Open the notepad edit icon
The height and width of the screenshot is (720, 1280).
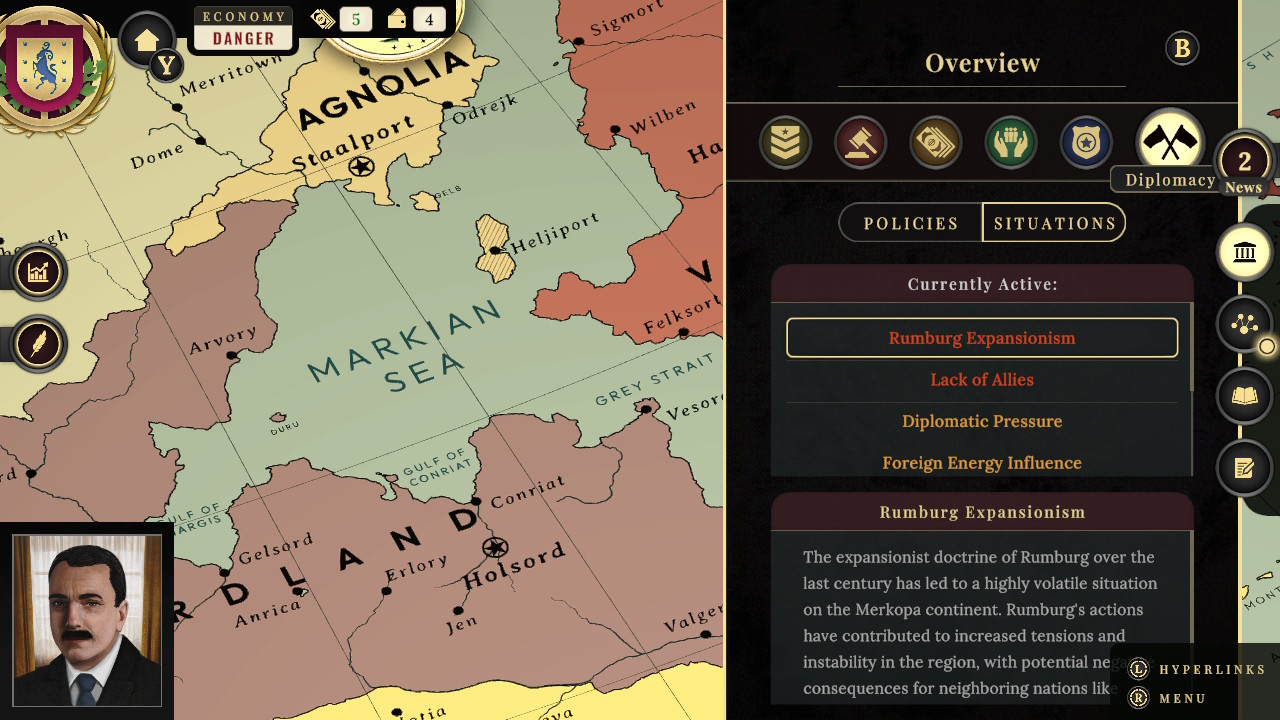click(x=1244, y=467)
